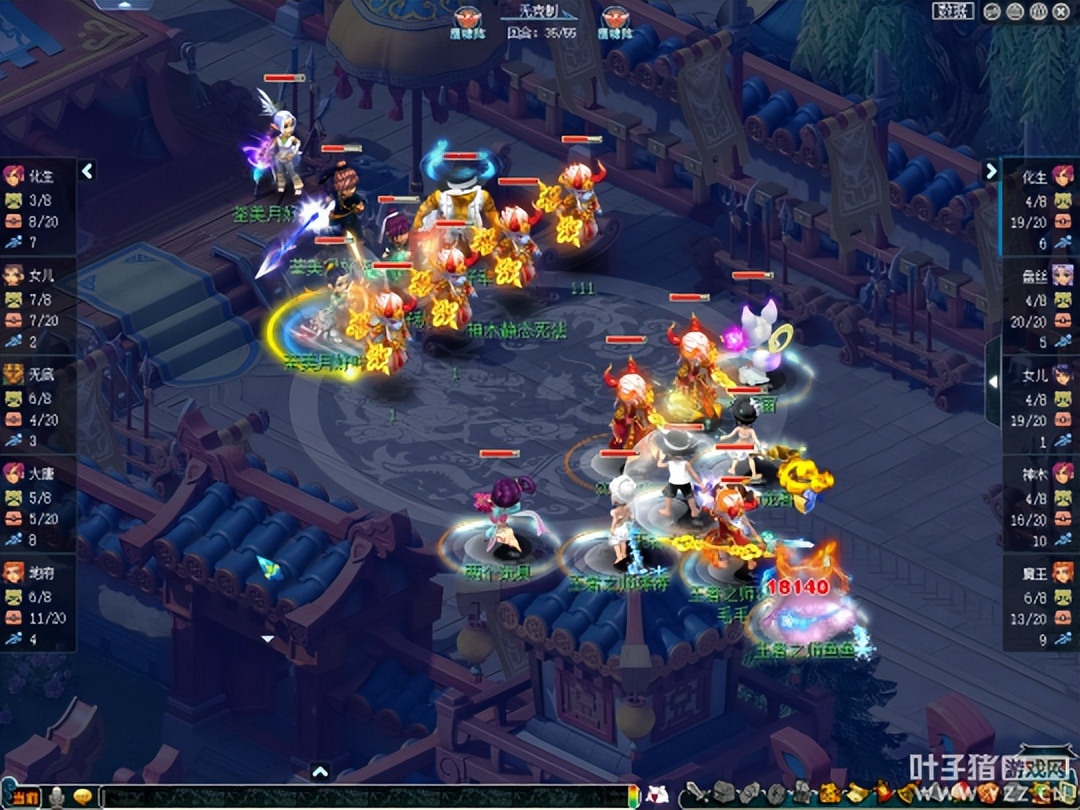Screen dimensions: 1080x810
Task: Click the small tab on the right panel edge
Action: click(992, 381)
